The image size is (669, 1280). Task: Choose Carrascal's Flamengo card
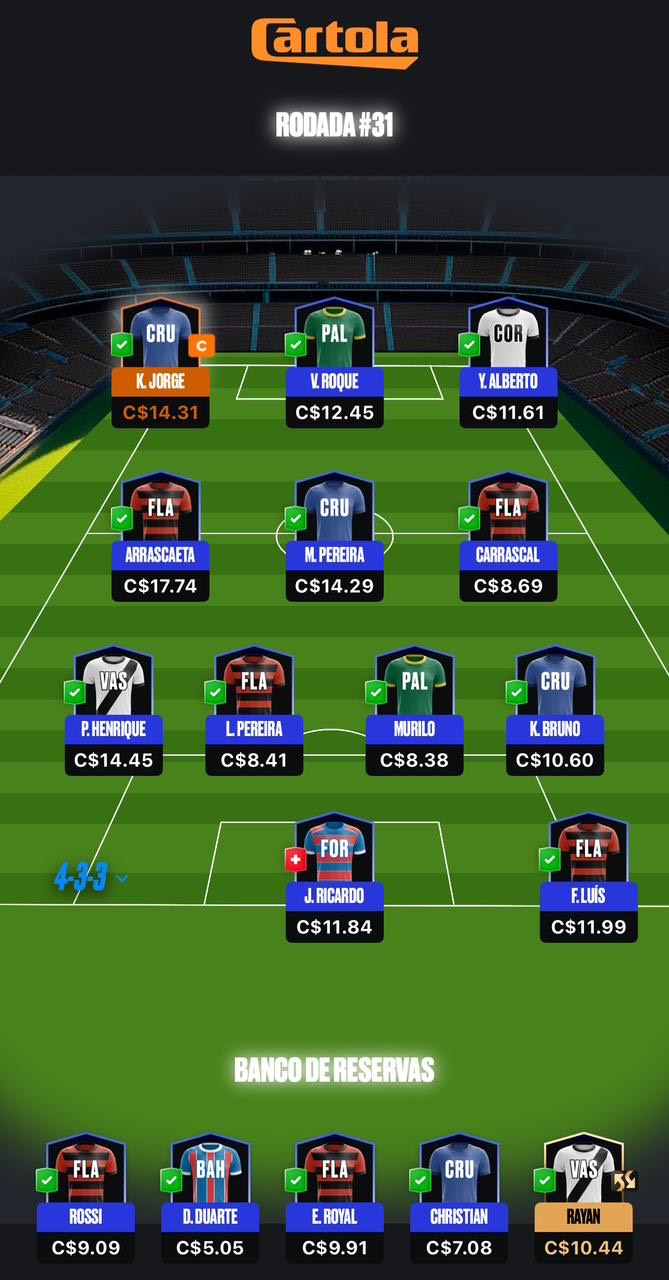coord(508,536)
